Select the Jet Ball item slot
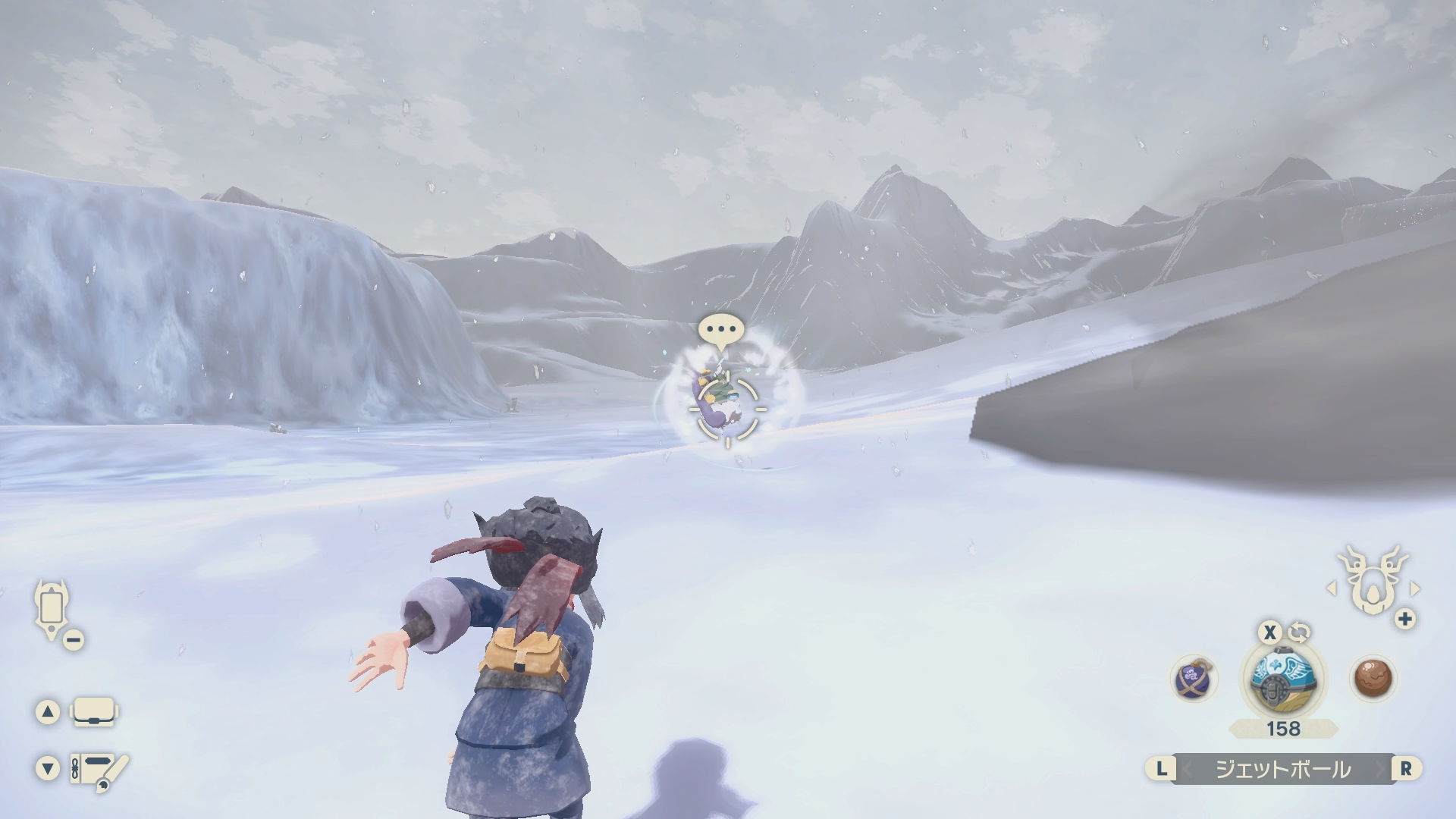This screenshot has width=1456, height=819. 1282,678
